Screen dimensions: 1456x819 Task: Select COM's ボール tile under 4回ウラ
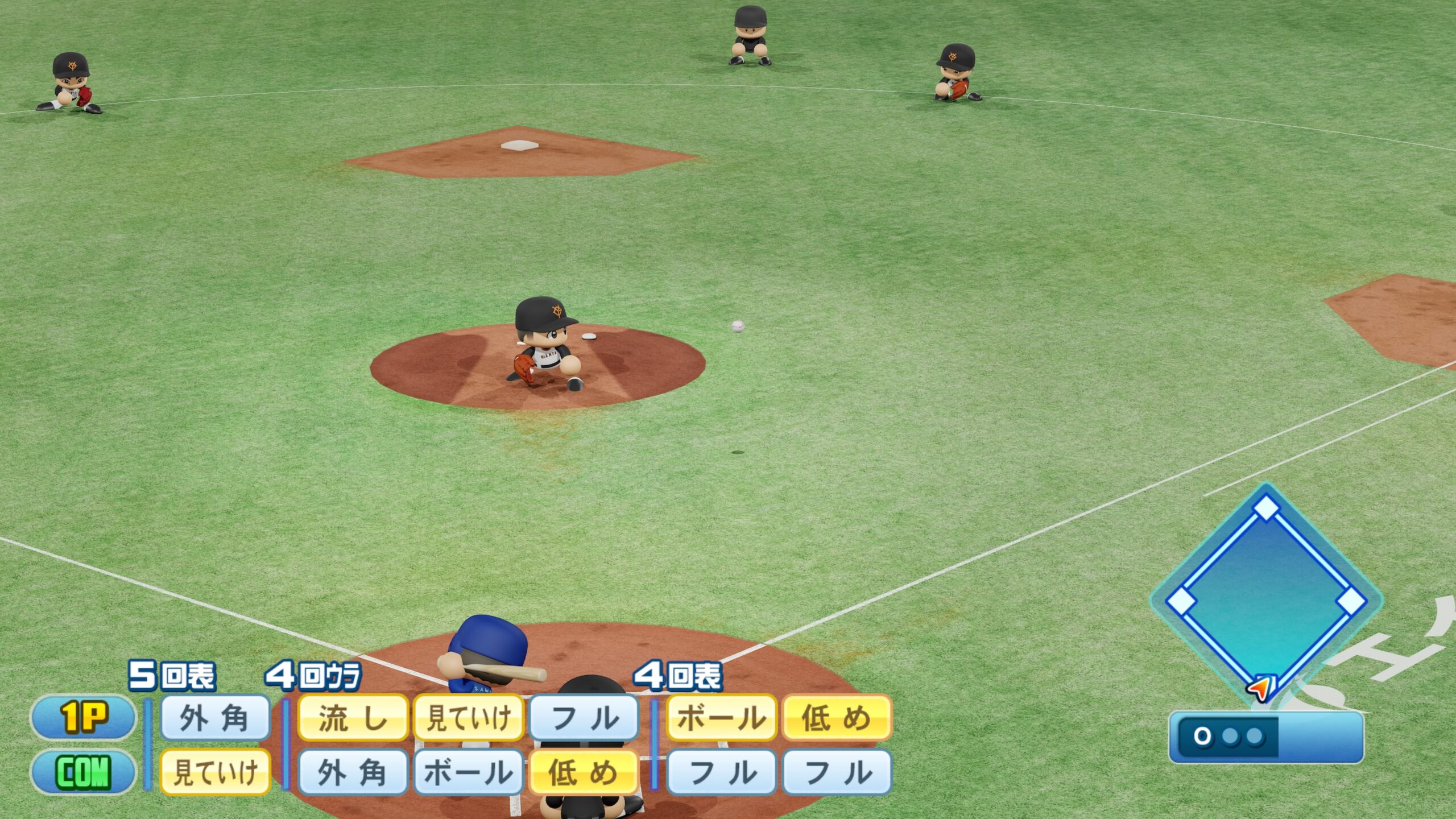[x=468, y=772]
